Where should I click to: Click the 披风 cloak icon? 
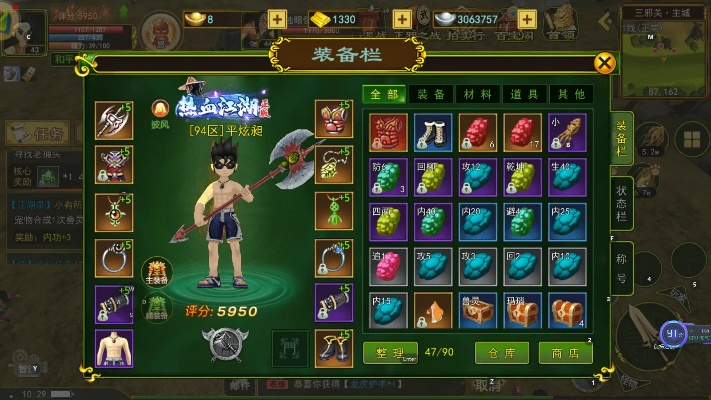[157, 108]
